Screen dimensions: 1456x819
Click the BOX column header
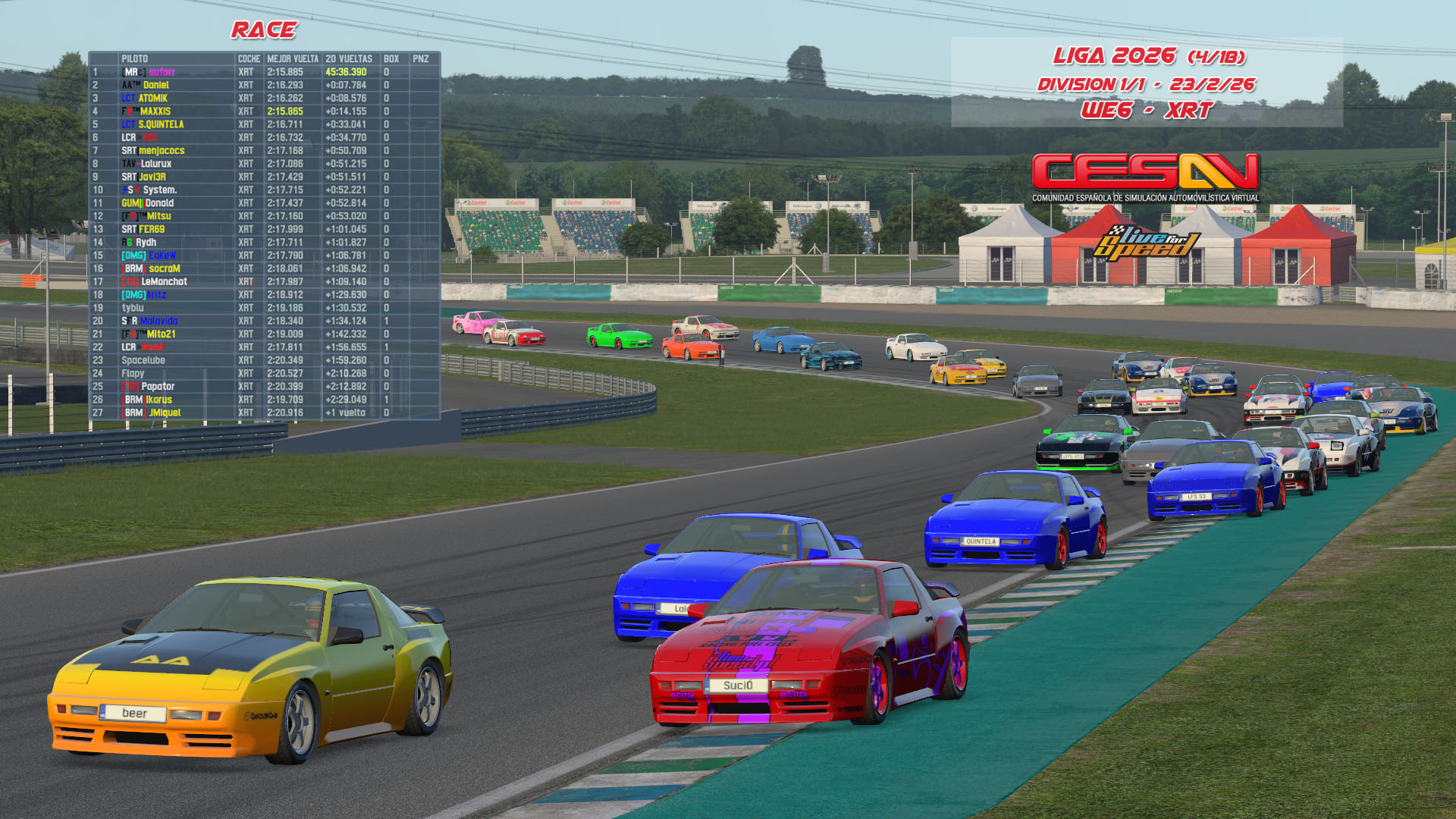391,58
